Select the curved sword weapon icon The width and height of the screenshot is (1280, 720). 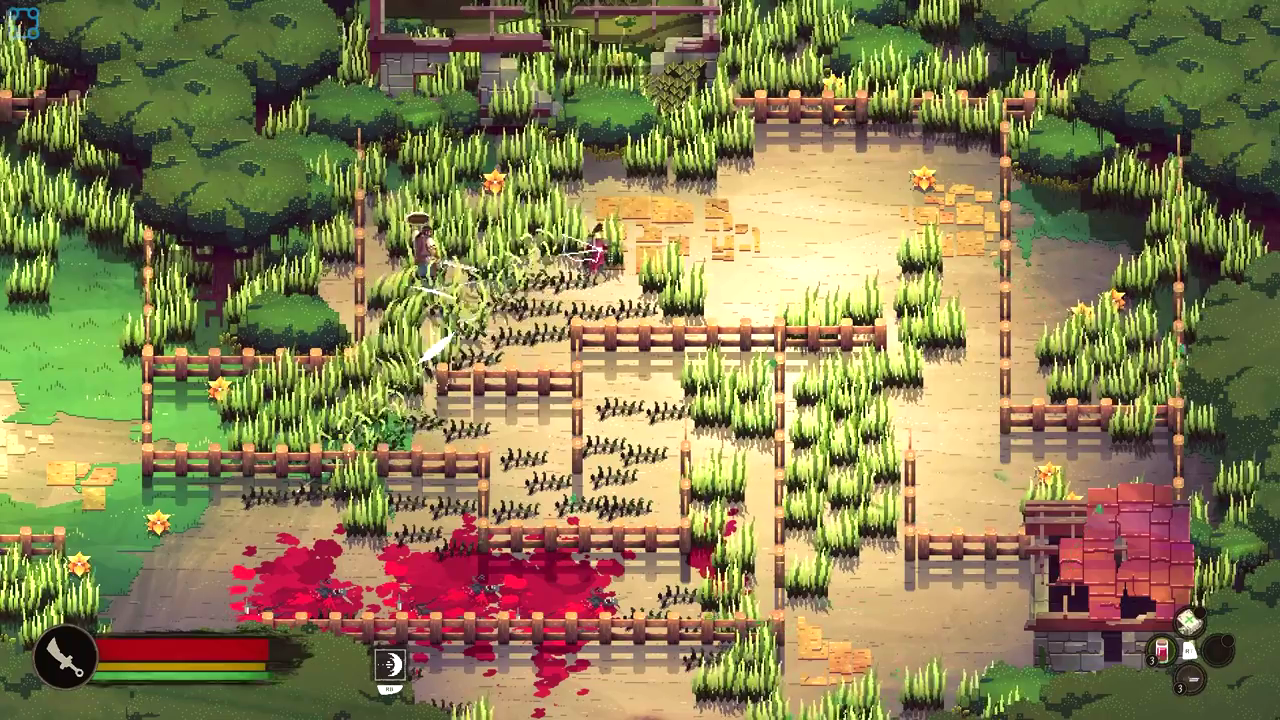65,657
